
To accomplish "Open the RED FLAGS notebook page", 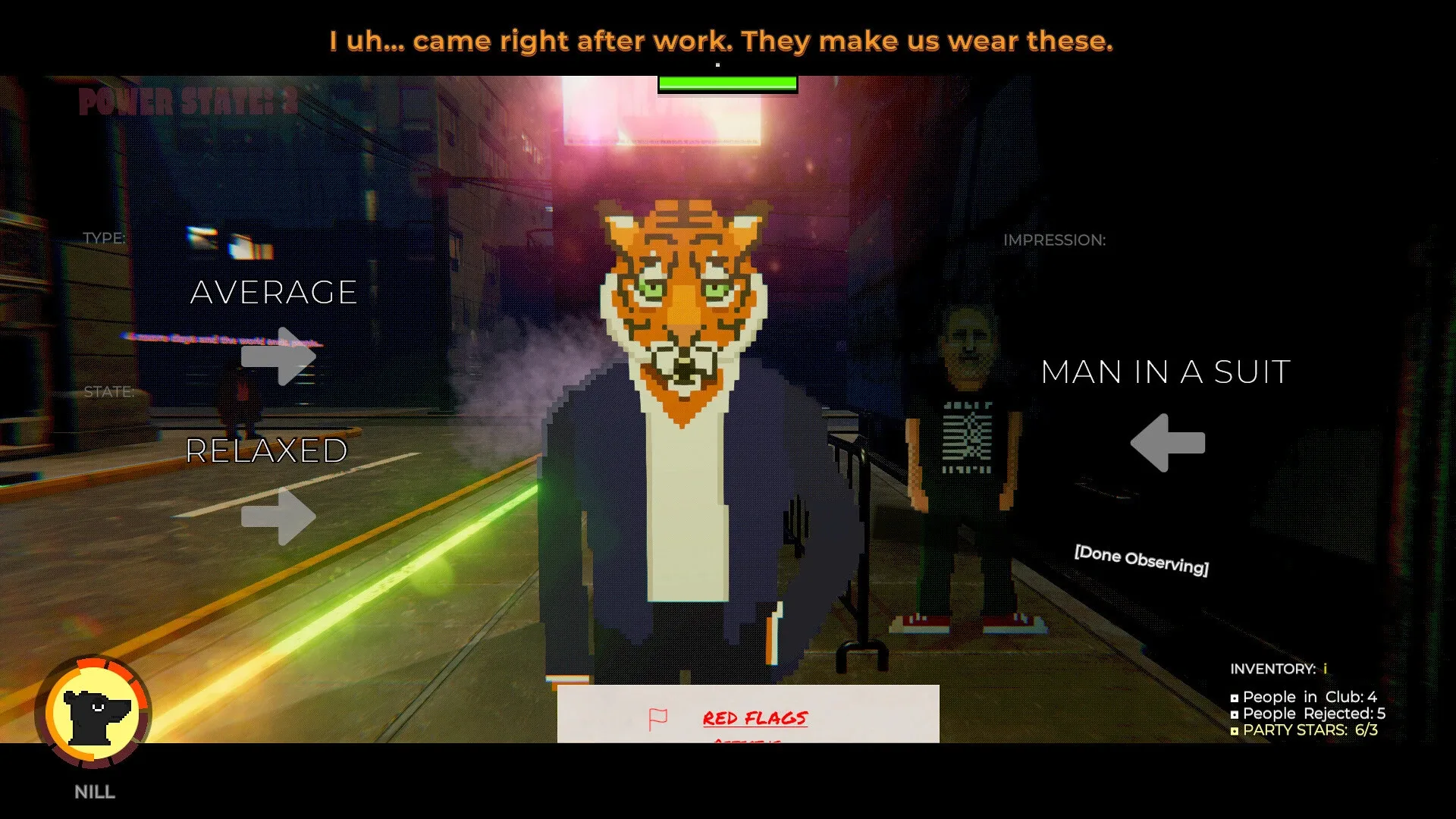I will click(755, 719).
